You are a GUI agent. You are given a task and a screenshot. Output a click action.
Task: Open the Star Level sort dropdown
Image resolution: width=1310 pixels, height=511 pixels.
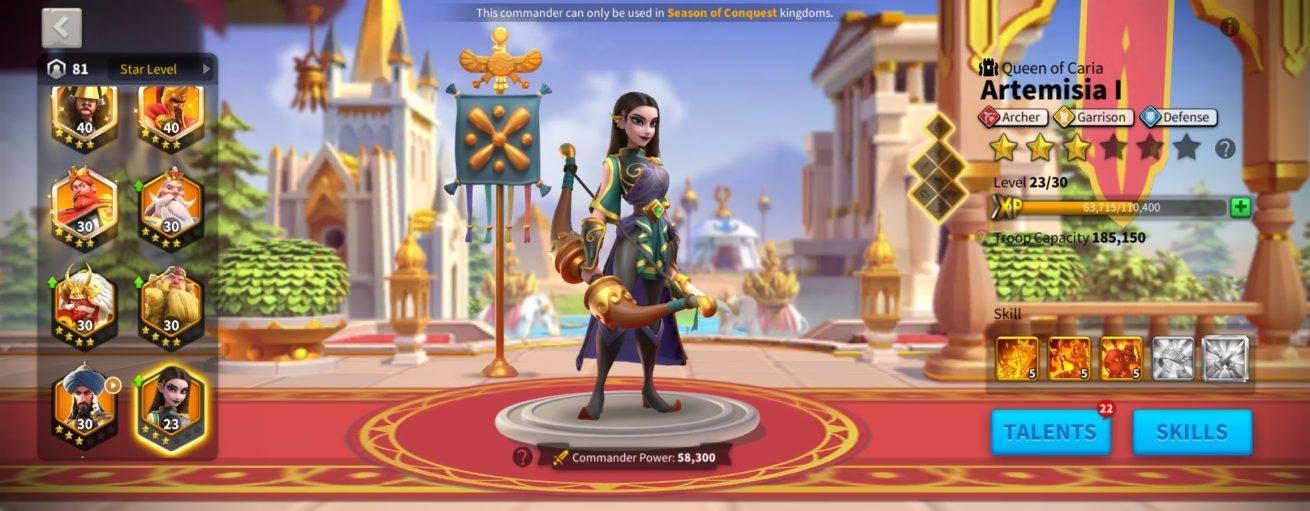click(x=165, y=69)
